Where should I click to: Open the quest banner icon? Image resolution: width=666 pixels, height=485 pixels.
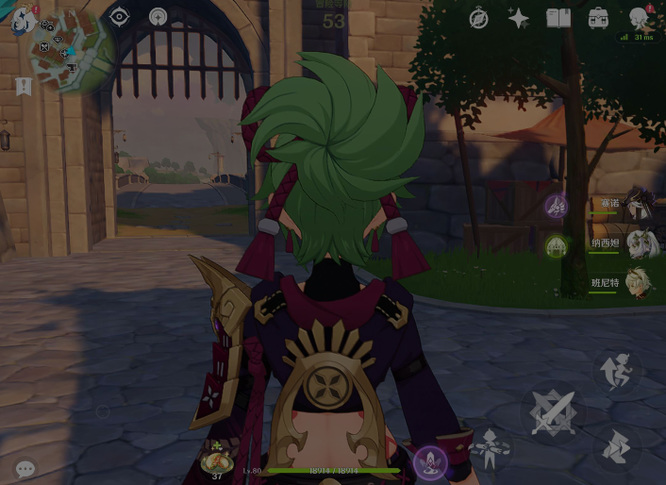click(23, 86)
